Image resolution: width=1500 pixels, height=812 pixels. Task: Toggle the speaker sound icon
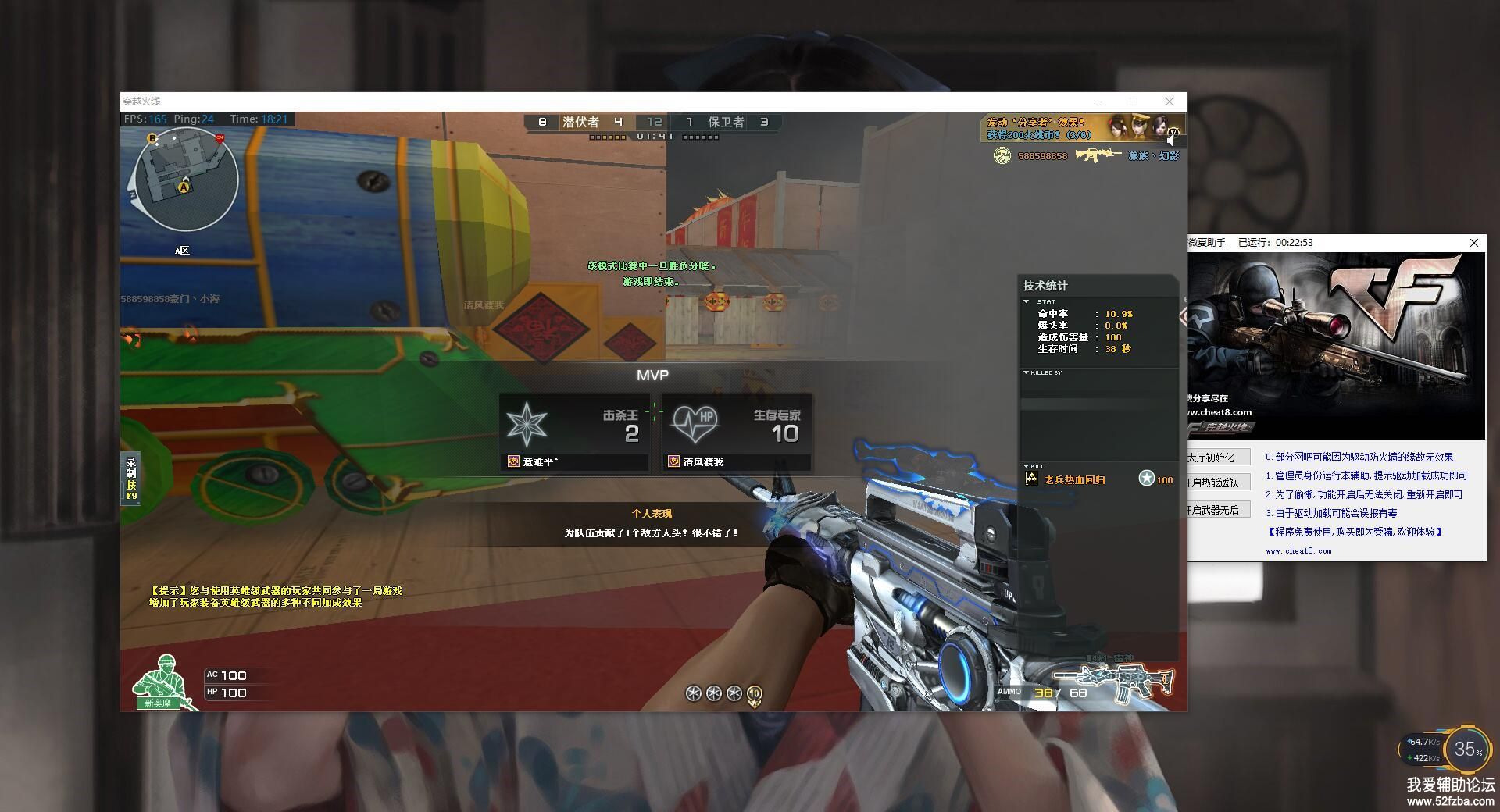click(1173, 139)
